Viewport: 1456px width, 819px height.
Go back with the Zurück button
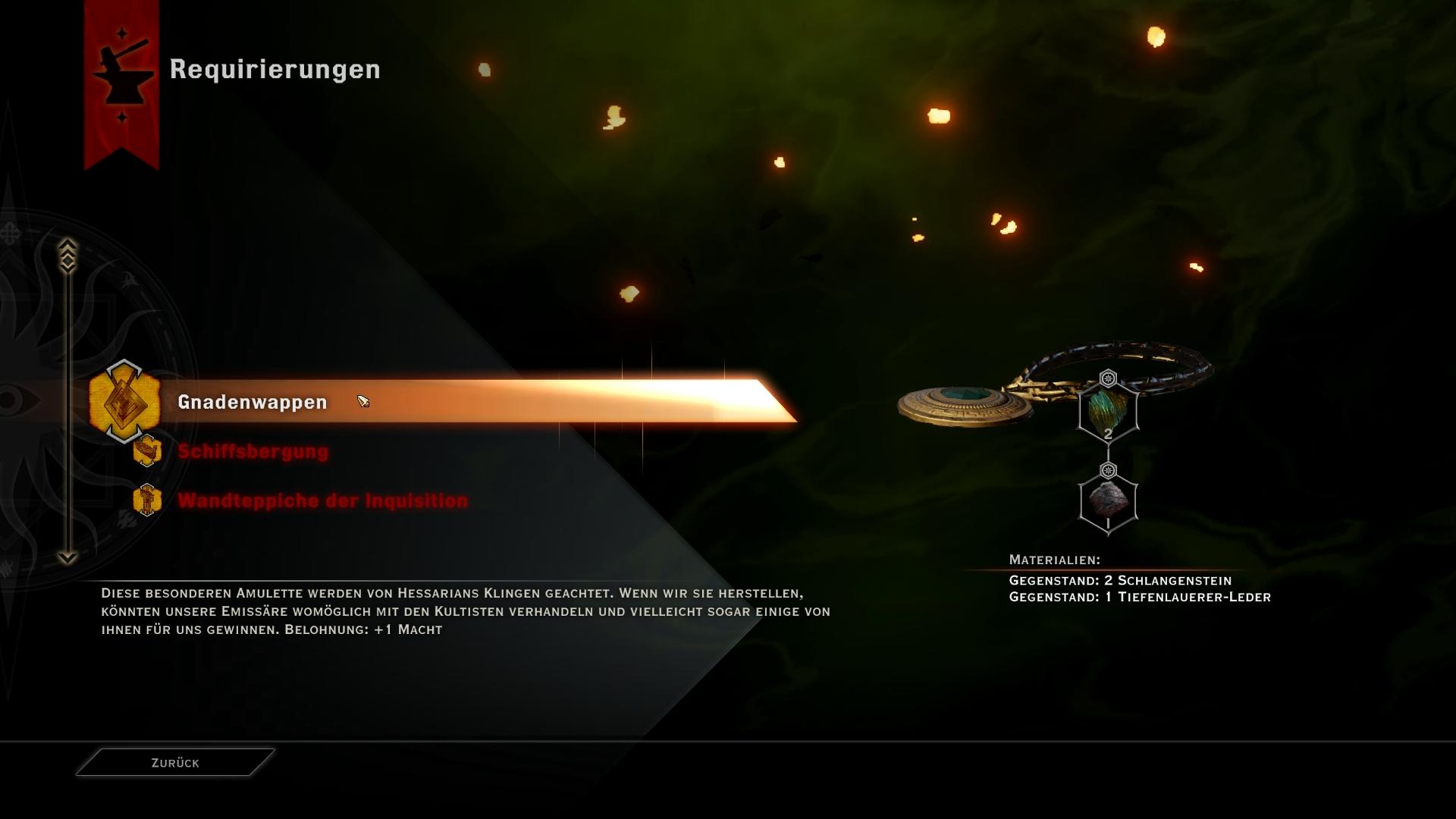click(175, 763)
